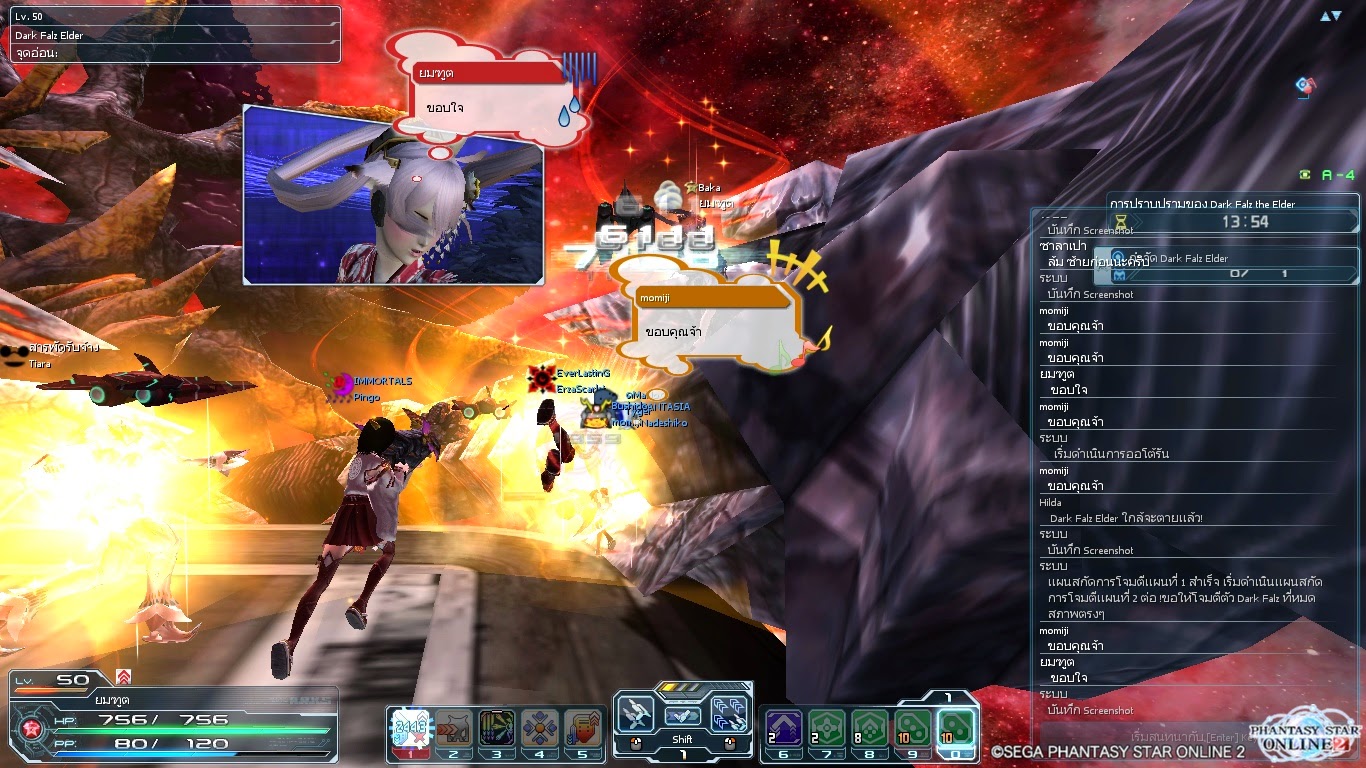Select the shield skill in subpalette slot 5
Viewport: 1366px width, 768px height.
583,725
